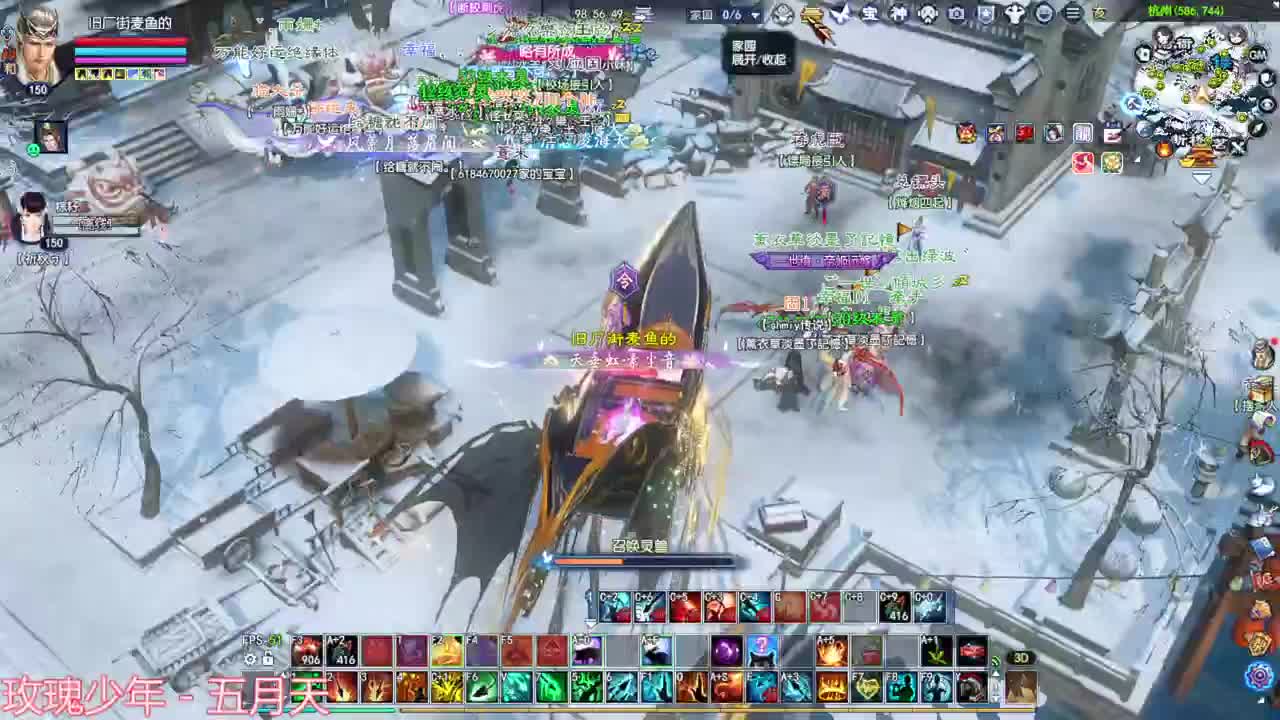Click the GM label on the minimap
The width and height of the screenshot is (1280, 720).
click(x=1256, y=54)
